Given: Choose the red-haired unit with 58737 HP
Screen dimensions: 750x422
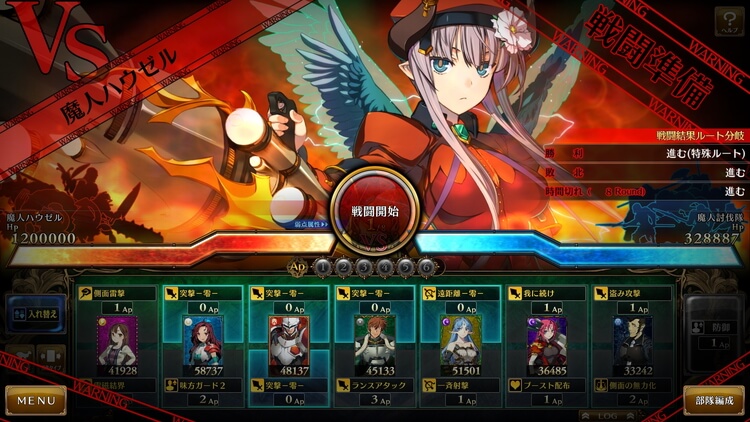Looking at the screenshot, I should tap(204, 346).
